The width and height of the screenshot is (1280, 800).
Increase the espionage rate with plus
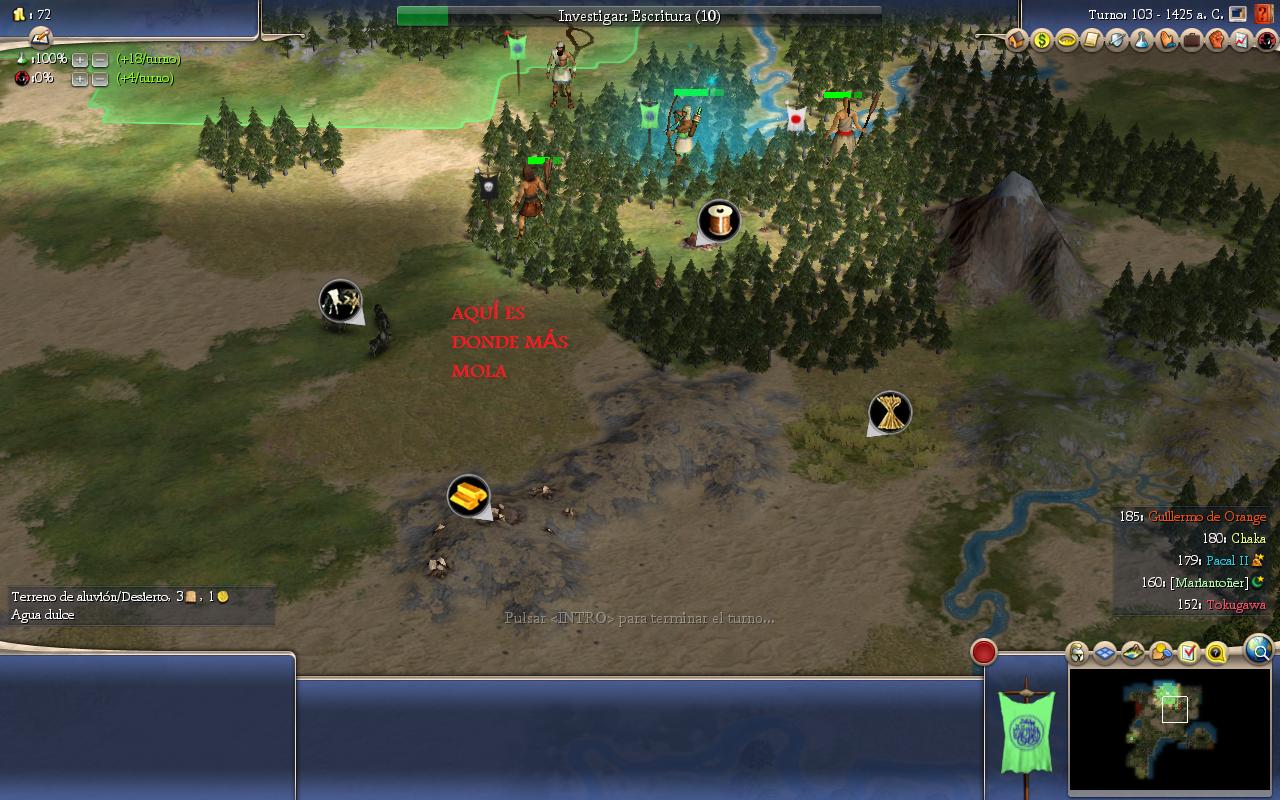click(80, 79)
